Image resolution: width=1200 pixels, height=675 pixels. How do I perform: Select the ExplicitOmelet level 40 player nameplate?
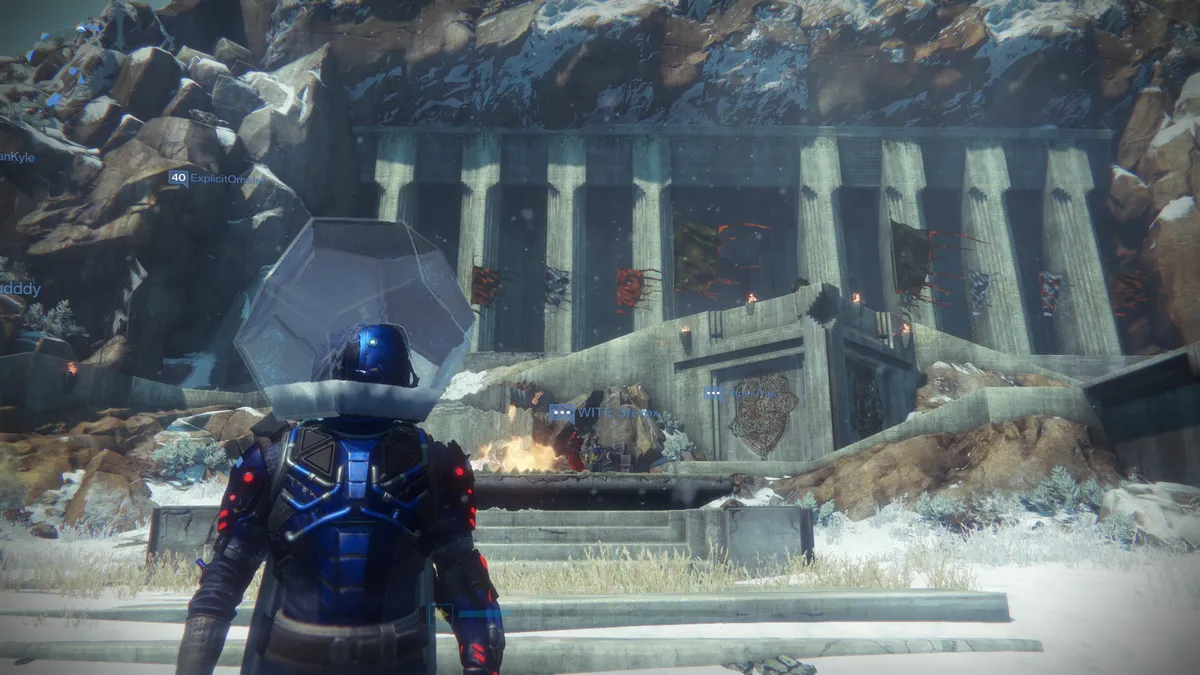pos(214,179)
